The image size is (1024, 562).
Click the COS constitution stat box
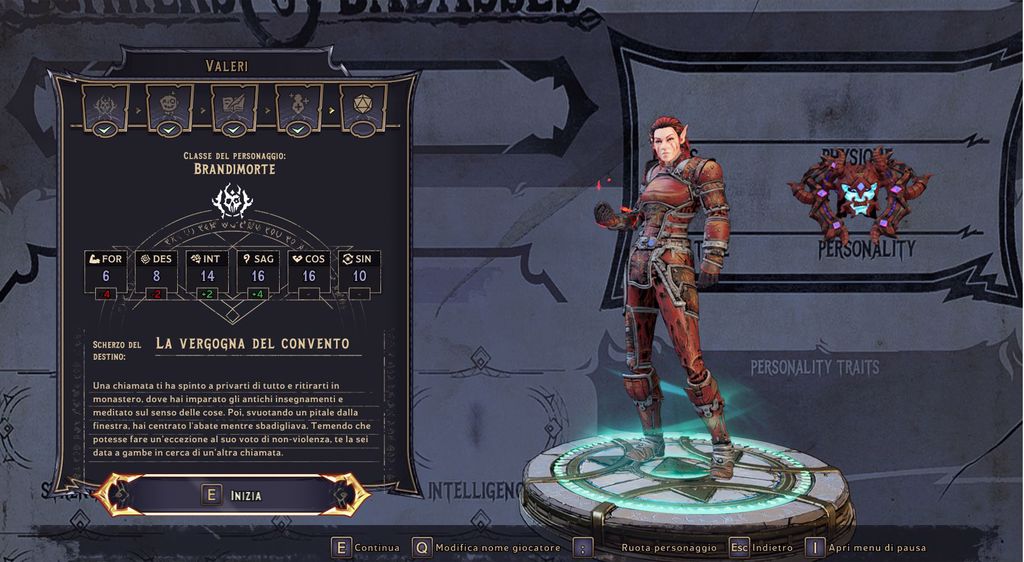(x=309, y=272)
